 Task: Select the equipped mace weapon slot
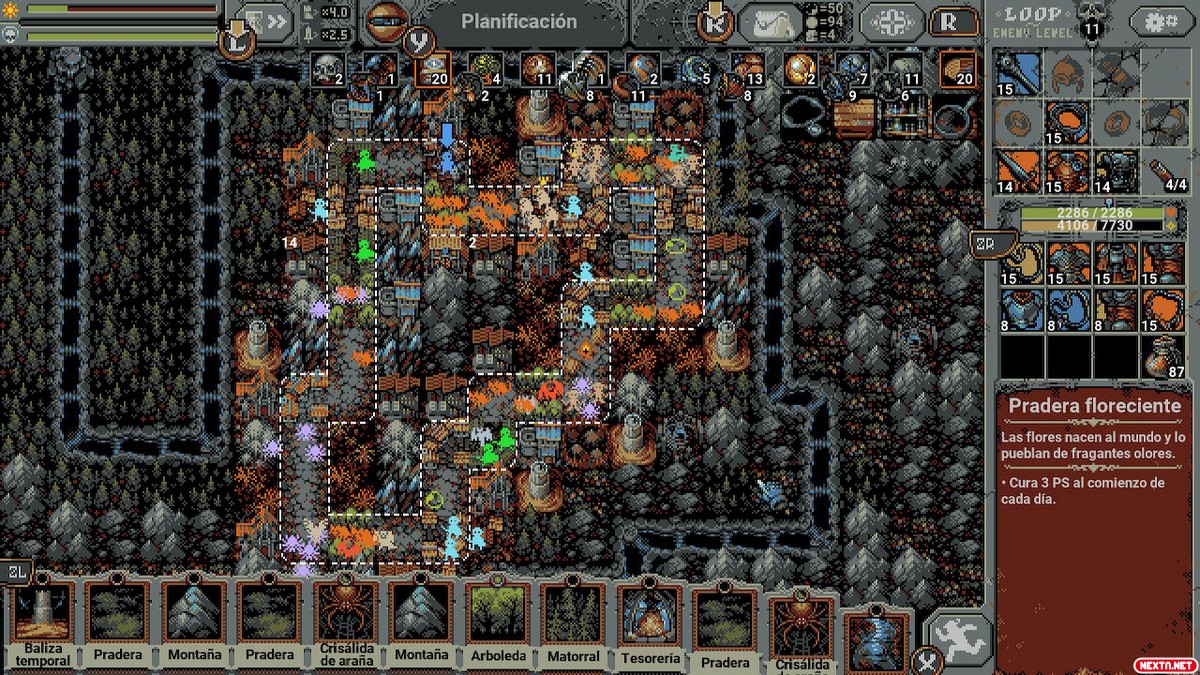point(1019,73)
